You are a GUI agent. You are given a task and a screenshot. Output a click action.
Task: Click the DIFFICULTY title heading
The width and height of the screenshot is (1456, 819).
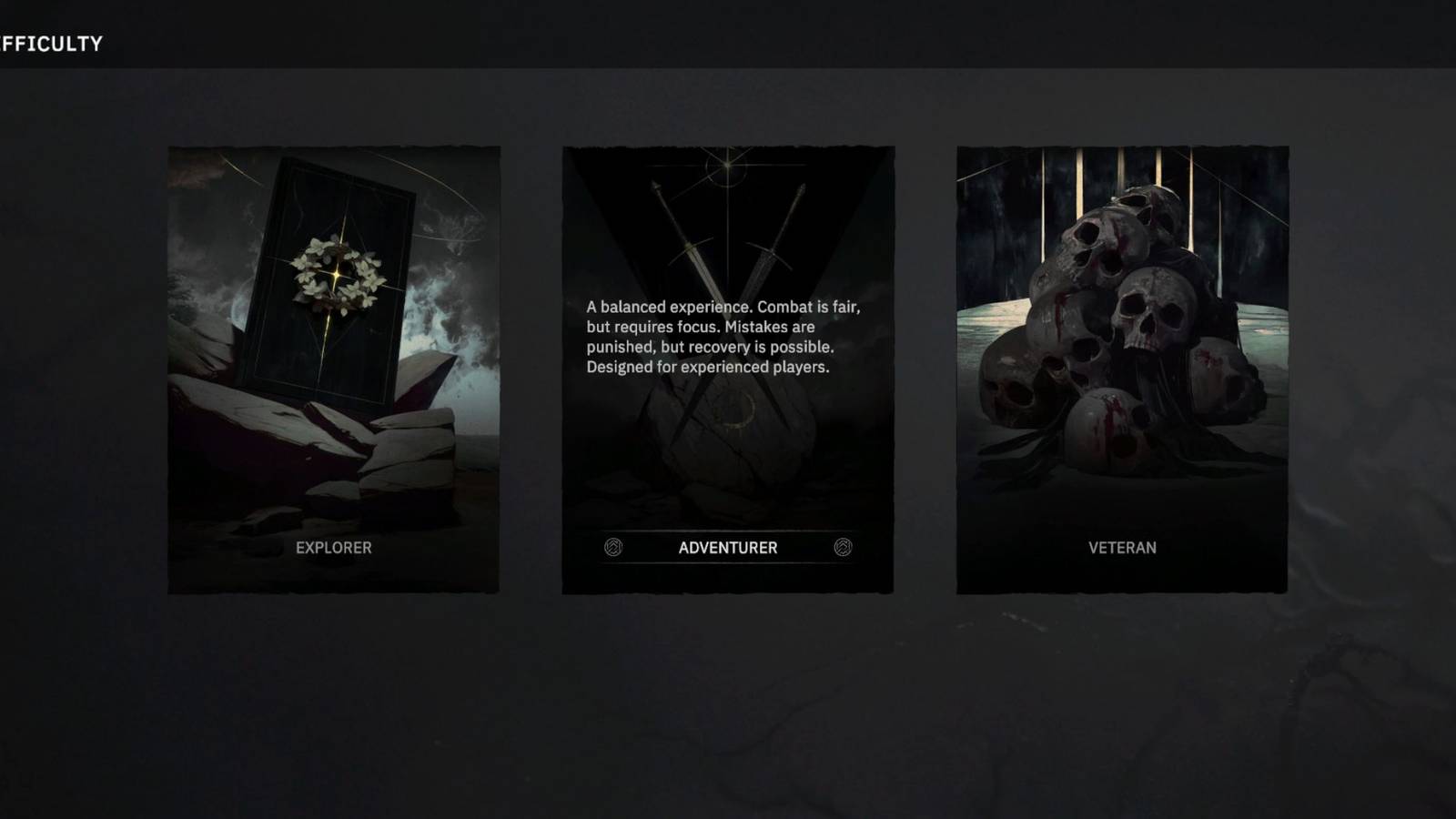[x=50, y=41]
